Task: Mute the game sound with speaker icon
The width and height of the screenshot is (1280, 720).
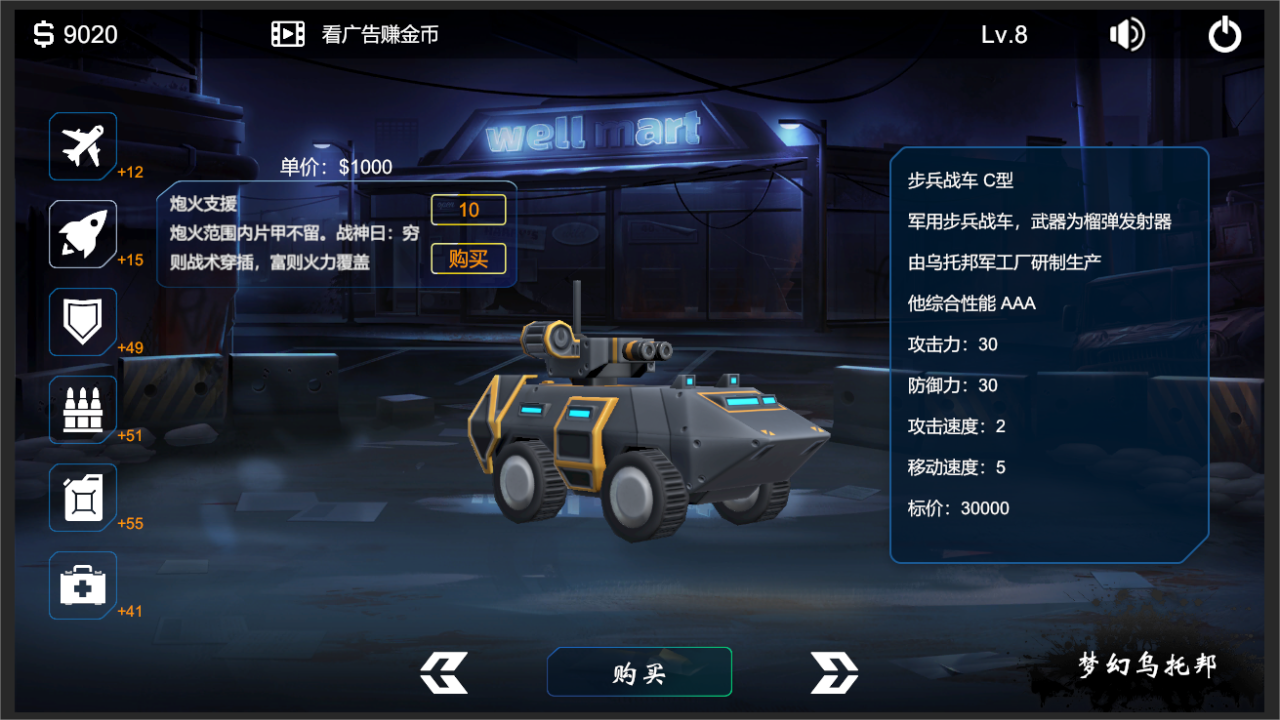Action: [1126, 33]
